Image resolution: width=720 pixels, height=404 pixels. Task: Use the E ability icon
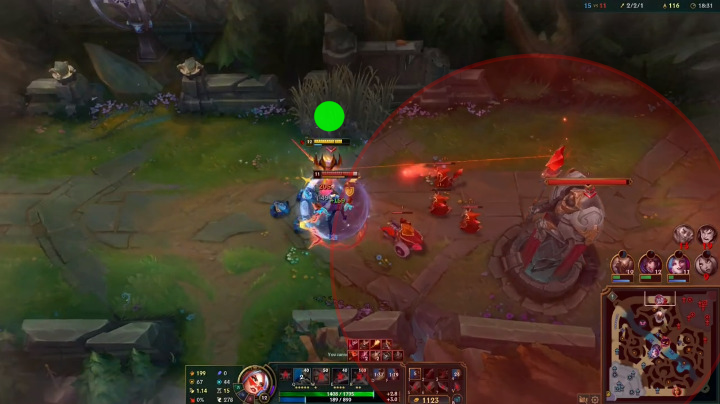(340, 377)
